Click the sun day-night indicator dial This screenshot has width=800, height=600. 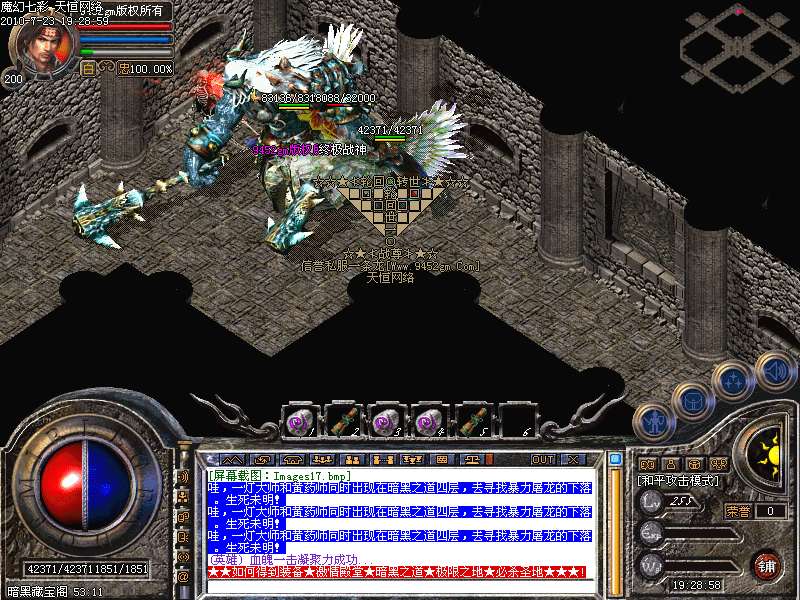pos(768,449)
